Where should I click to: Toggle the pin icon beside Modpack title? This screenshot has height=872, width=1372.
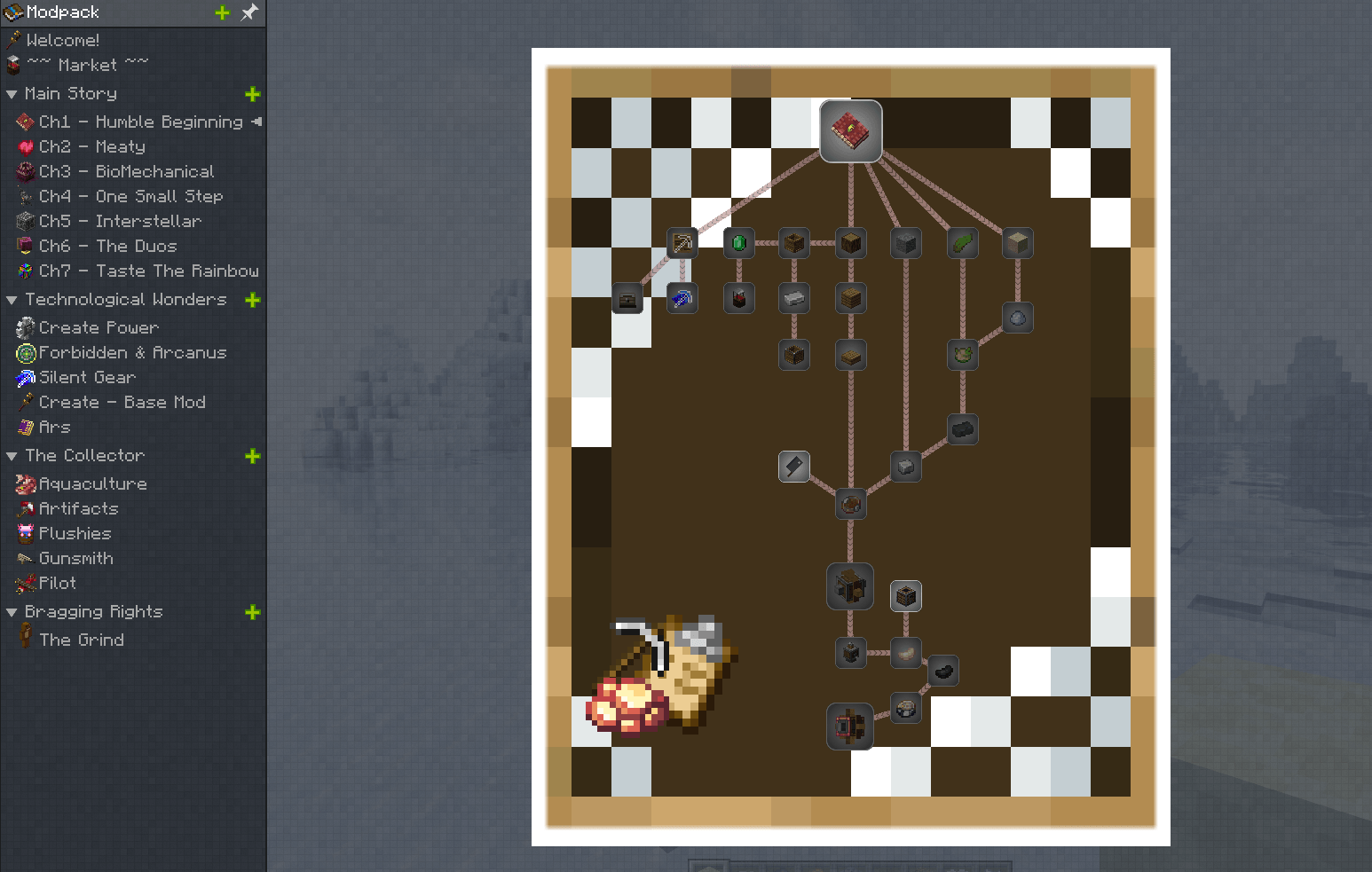tap(248, 12)
